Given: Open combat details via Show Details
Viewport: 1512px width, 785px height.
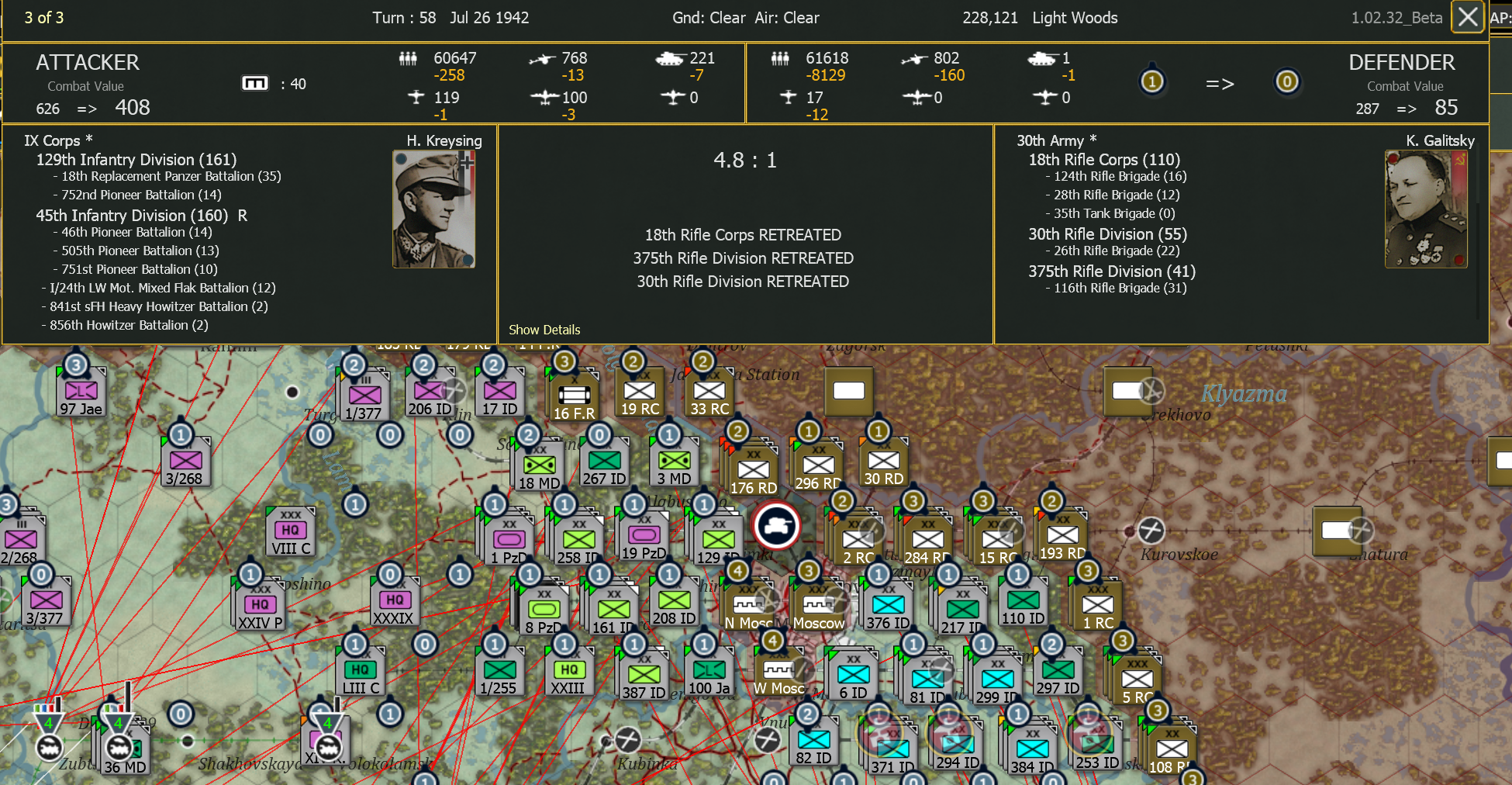Looking at the screenshot, I should click(x=544, y=330).
